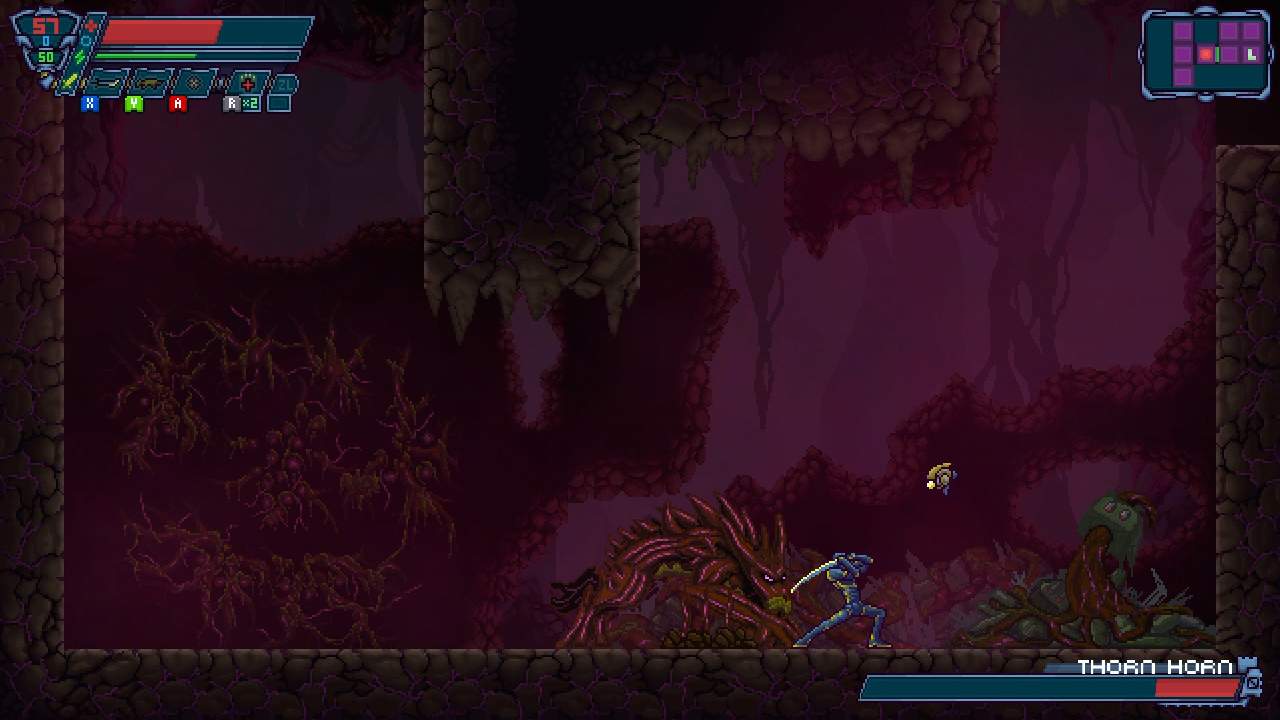Click the yellow lightning energy icon
This screenshot has width=1280, height=720.
80,57
